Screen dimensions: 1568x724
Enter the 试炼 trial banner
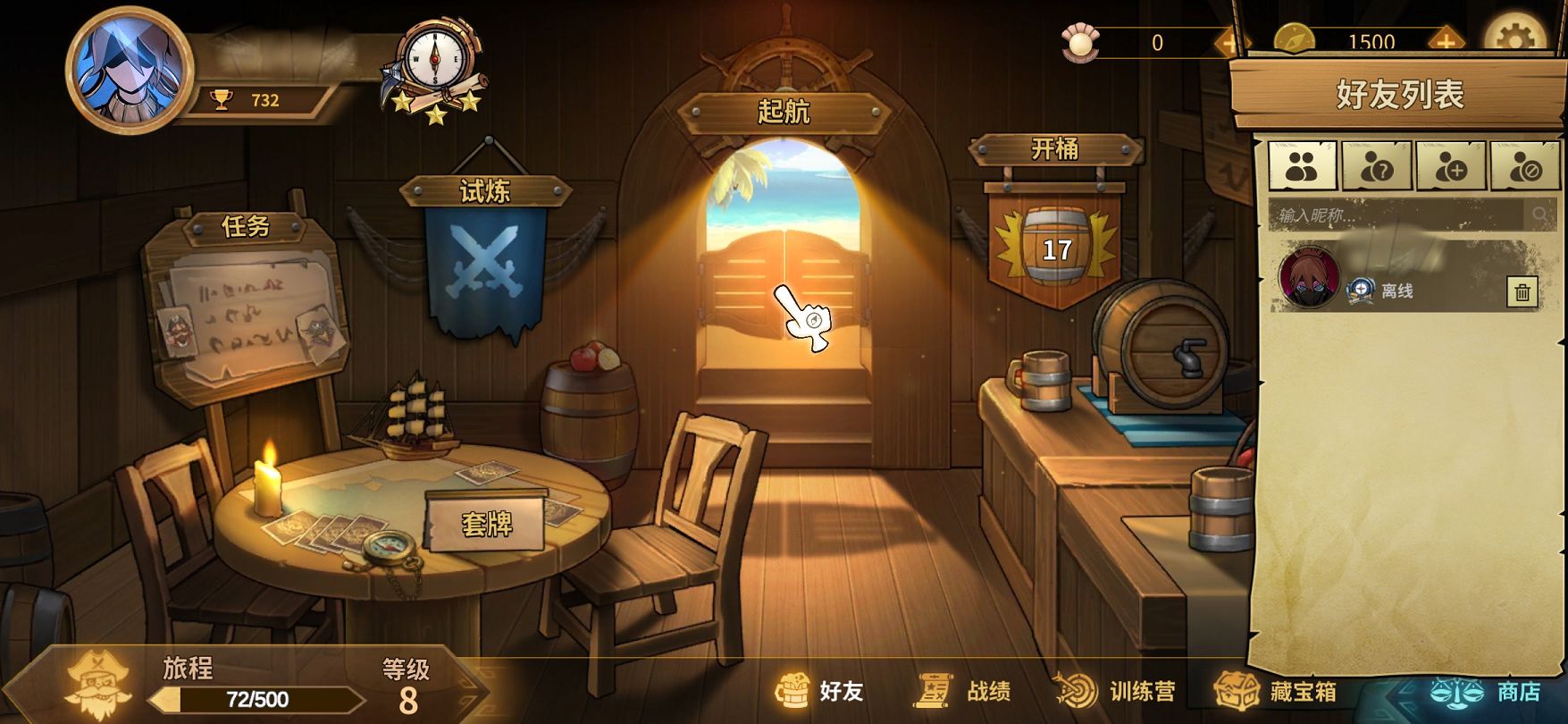485,259
